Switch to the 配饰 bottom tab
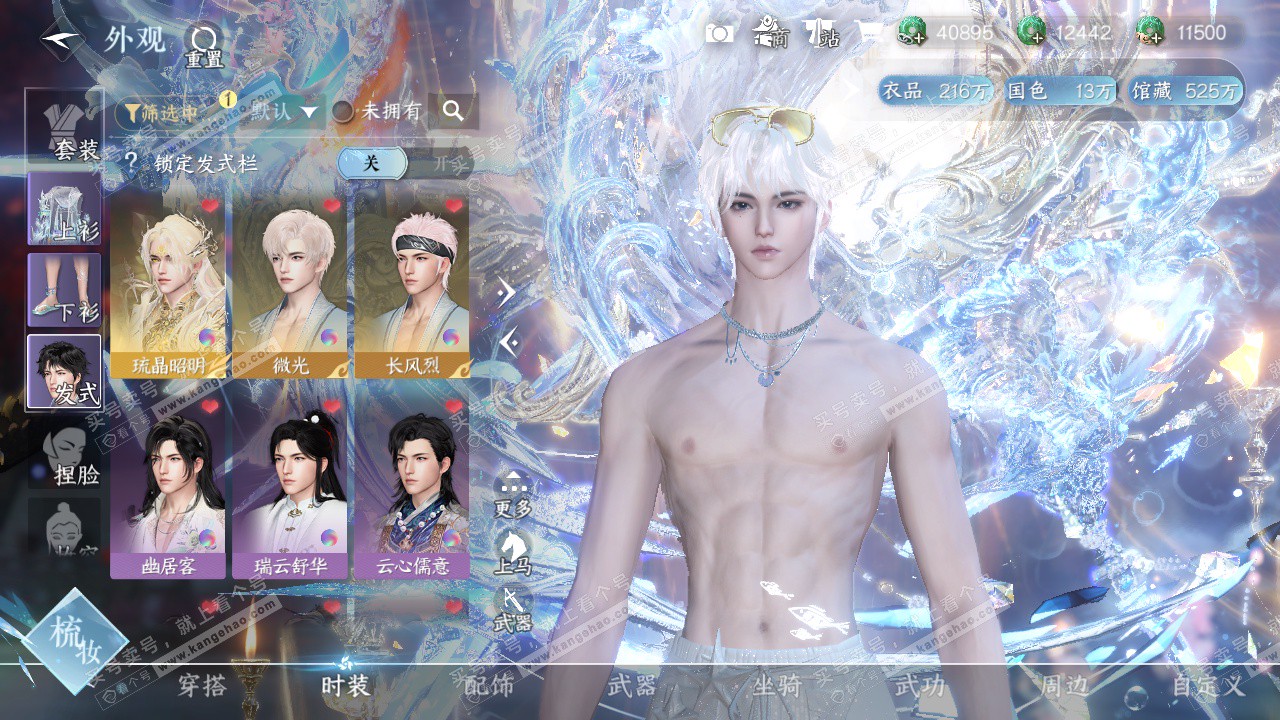The height and width of the screenshot is (720, 1280). pyautogui.click(x=489, y=686)
